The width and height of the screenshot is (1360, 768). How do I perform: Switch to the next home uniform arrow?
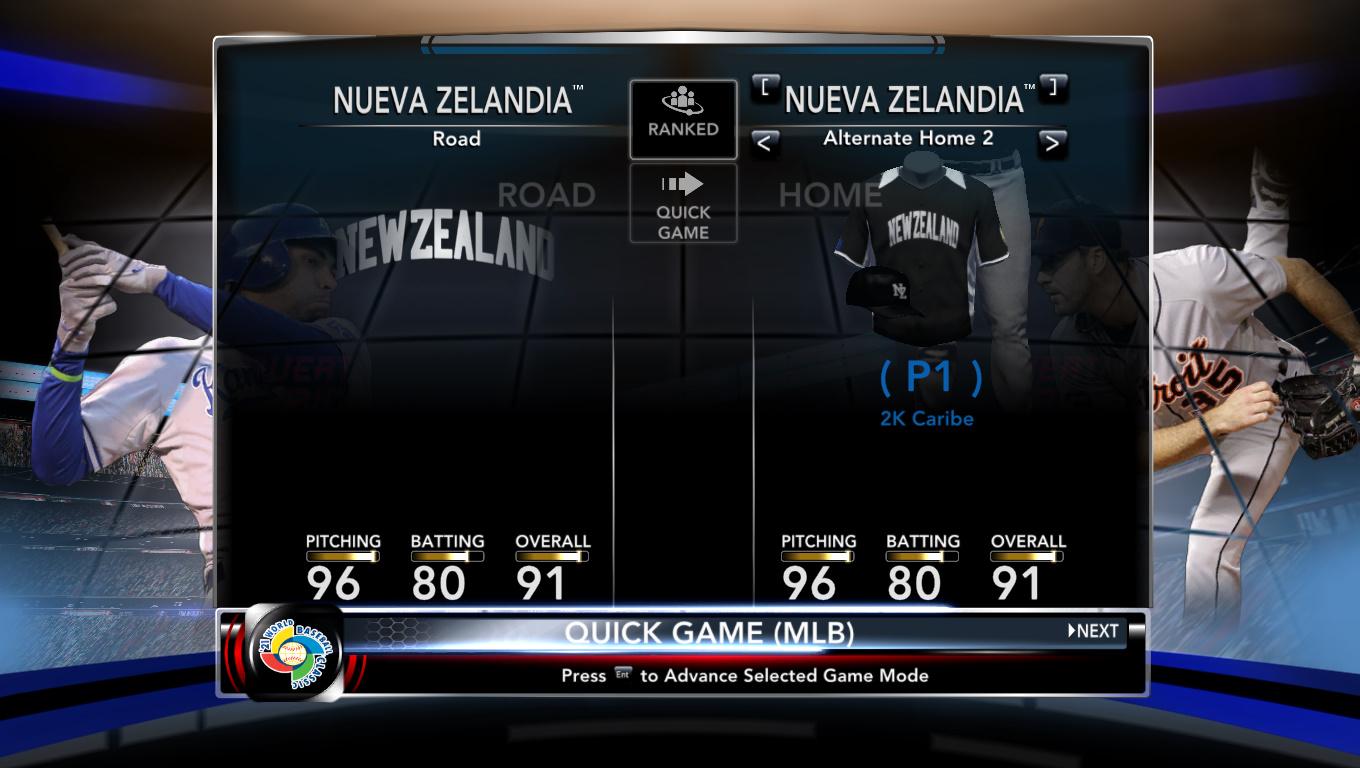coord(1051,143)
